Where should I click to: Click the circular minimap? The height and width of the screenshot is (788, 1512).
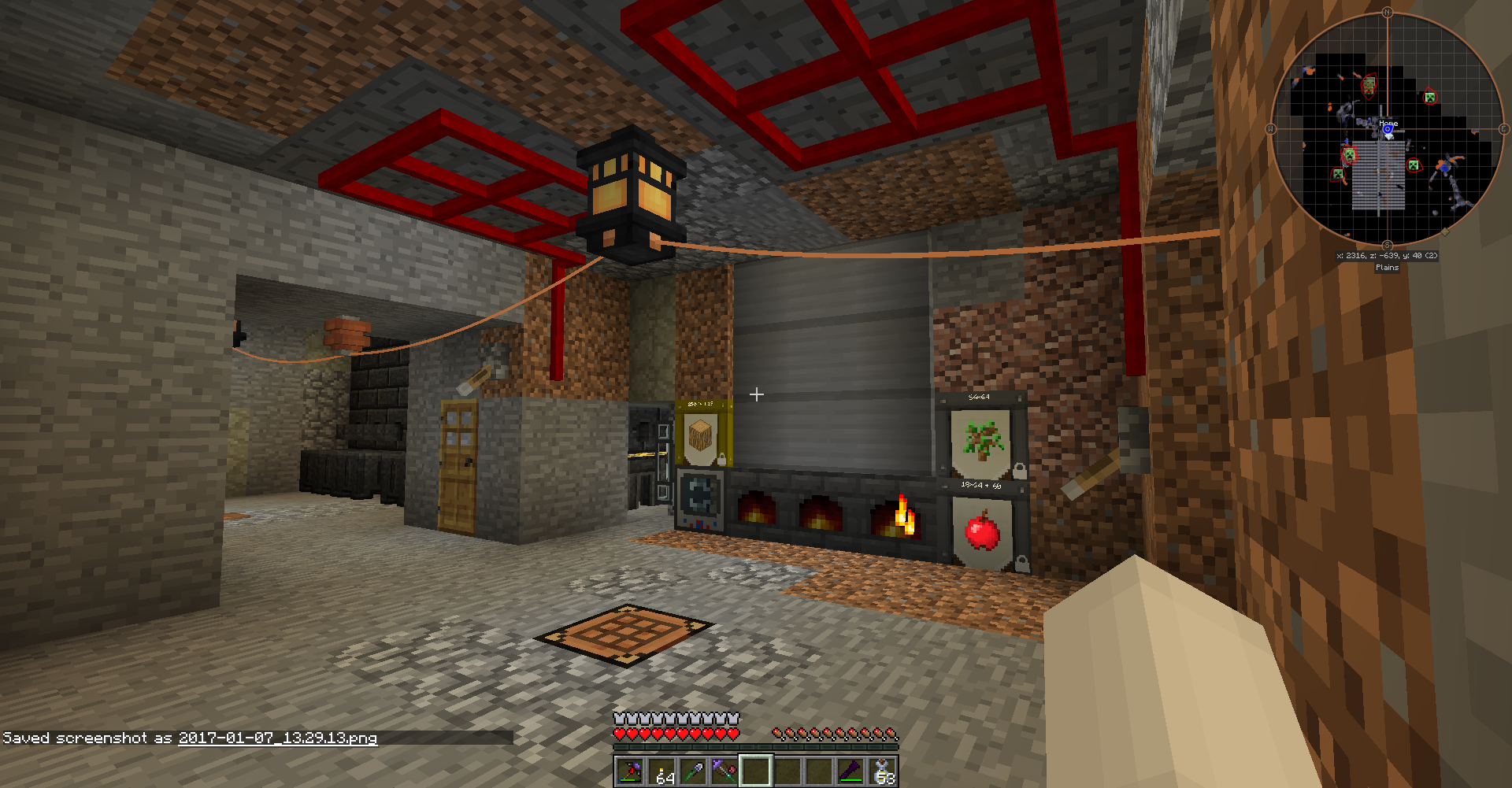(1387, 129)
